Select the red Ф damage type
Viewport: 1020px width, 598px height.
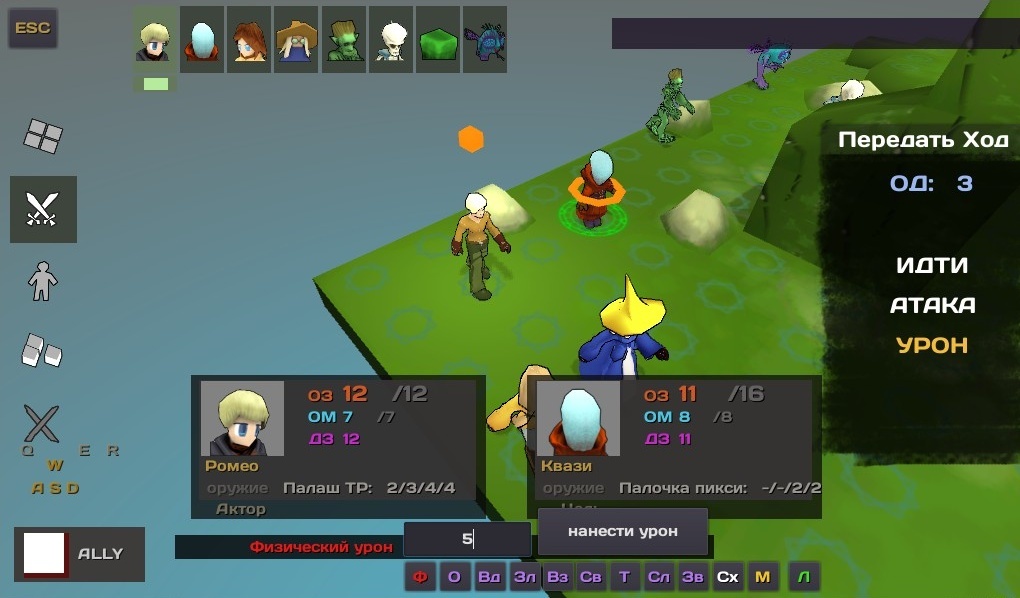420,576
